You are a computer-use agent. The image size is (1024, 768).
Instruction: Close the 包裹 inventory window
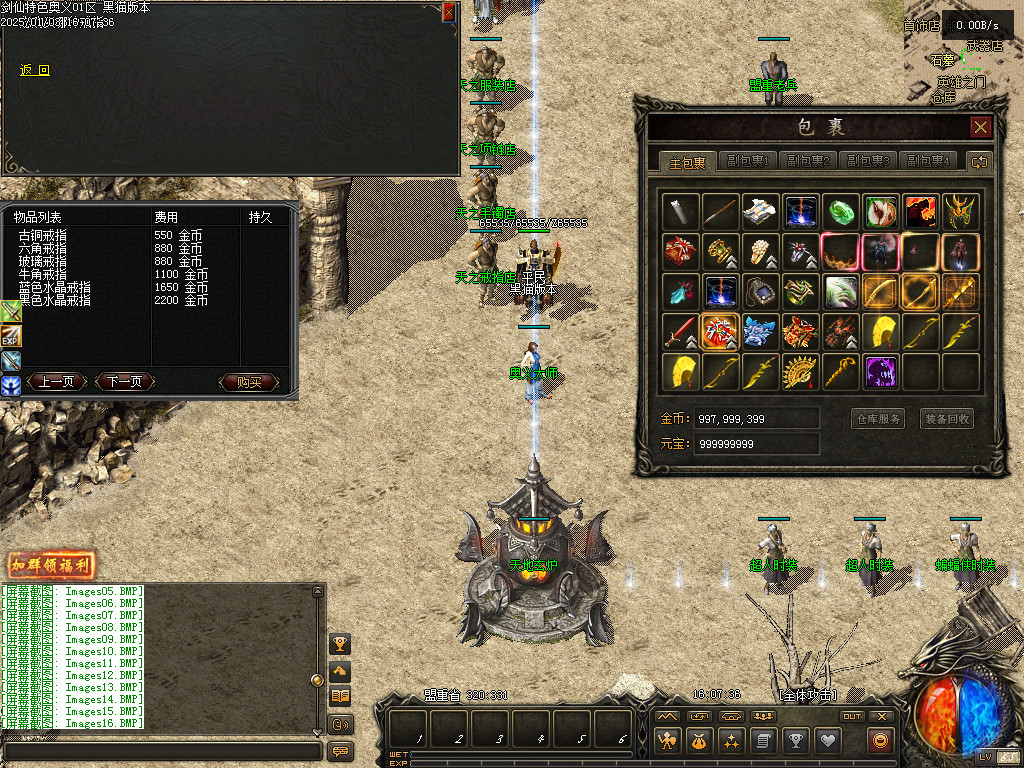(x=980, y=127)
